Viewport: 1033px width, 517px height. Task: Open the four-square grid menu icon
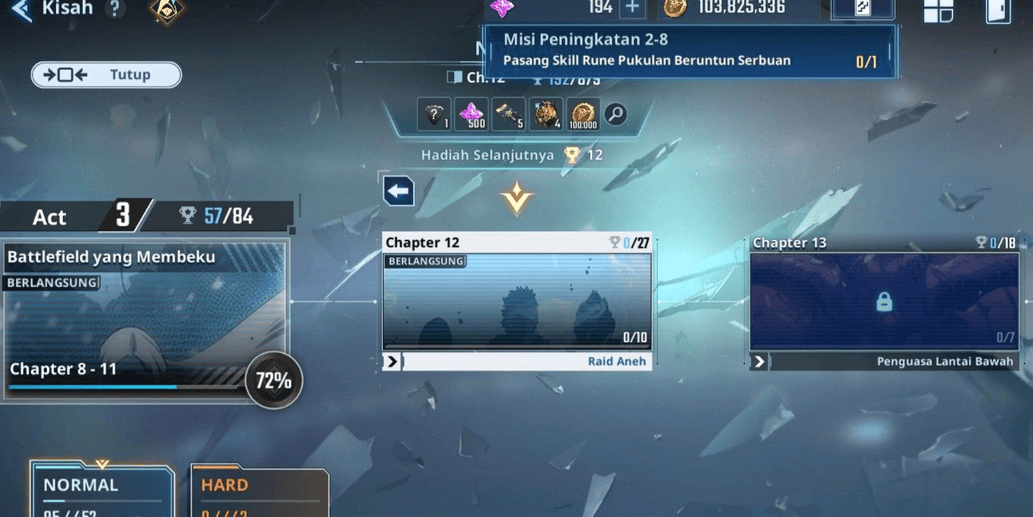coord(938,10)
